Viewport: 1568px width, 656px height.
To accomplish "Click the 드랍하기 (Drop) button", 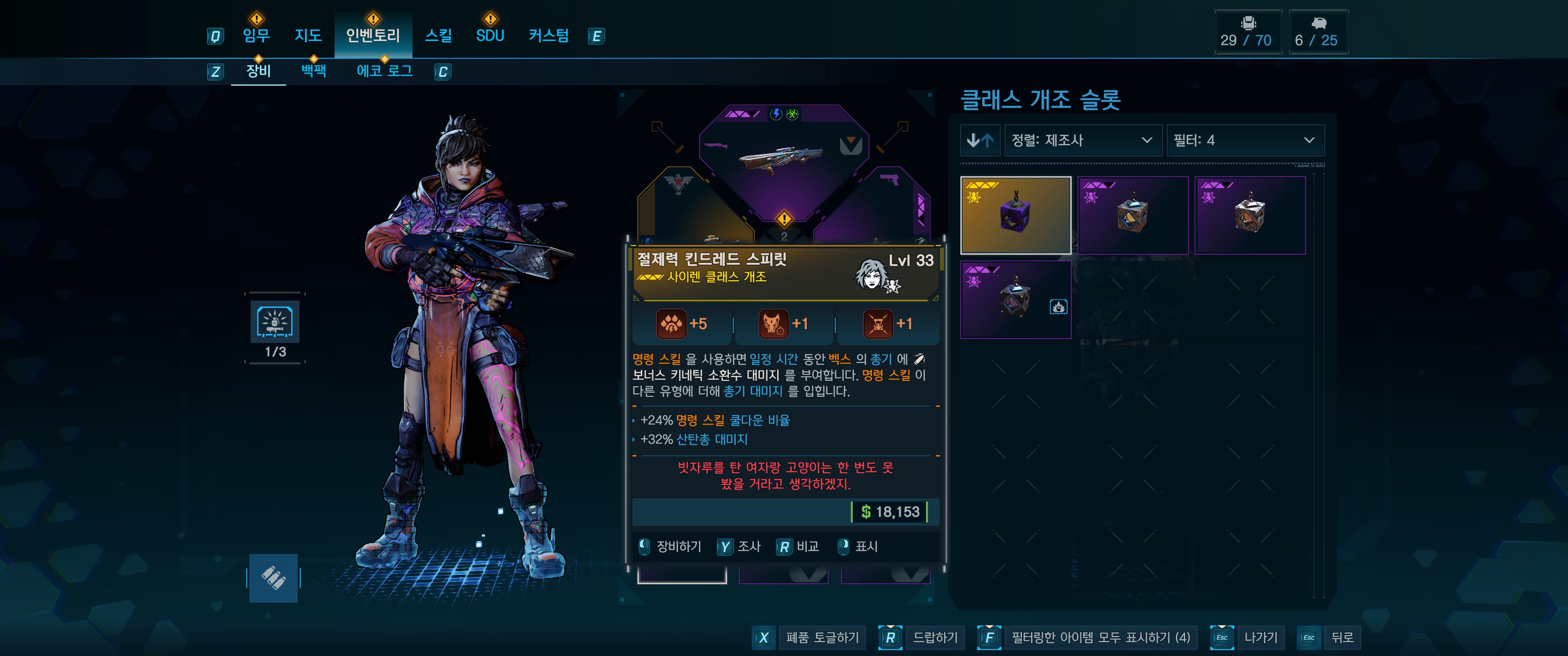I will (935, 637).
